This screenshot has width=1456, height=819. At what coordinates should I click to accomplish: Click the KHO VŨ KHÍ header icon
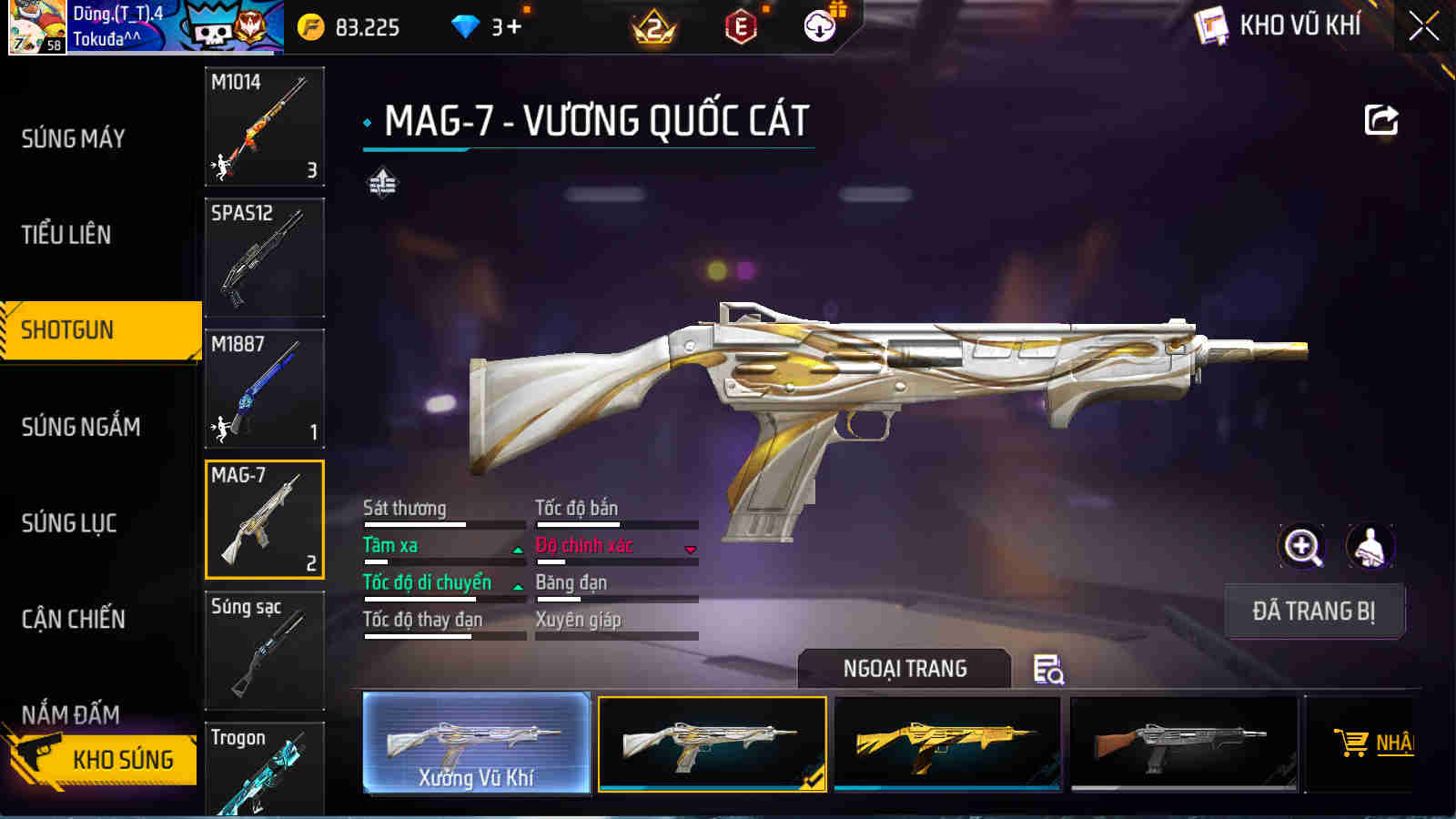pyautogui.click(x=1210, y=25)
